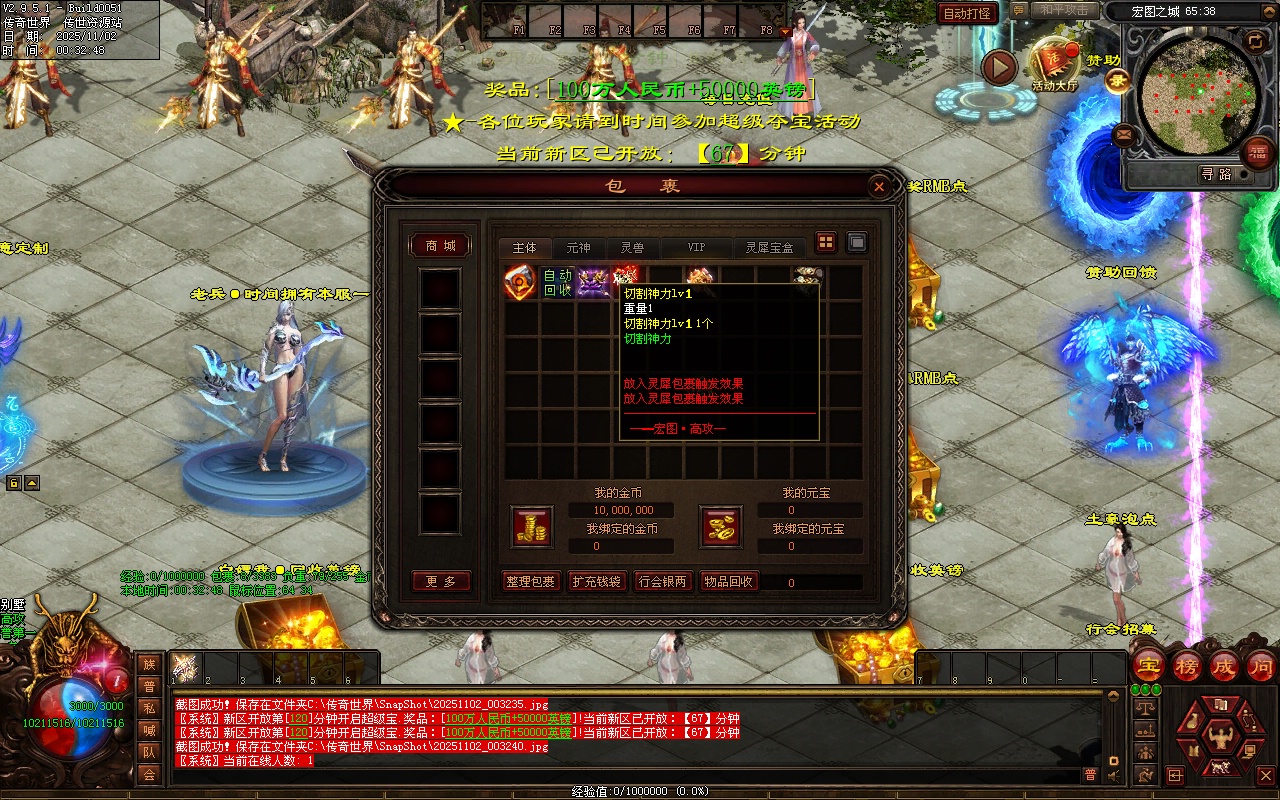This screenshot has height=800, width=1280.
Task: Open 行会银两 guild funds
Action: point(662,582)
